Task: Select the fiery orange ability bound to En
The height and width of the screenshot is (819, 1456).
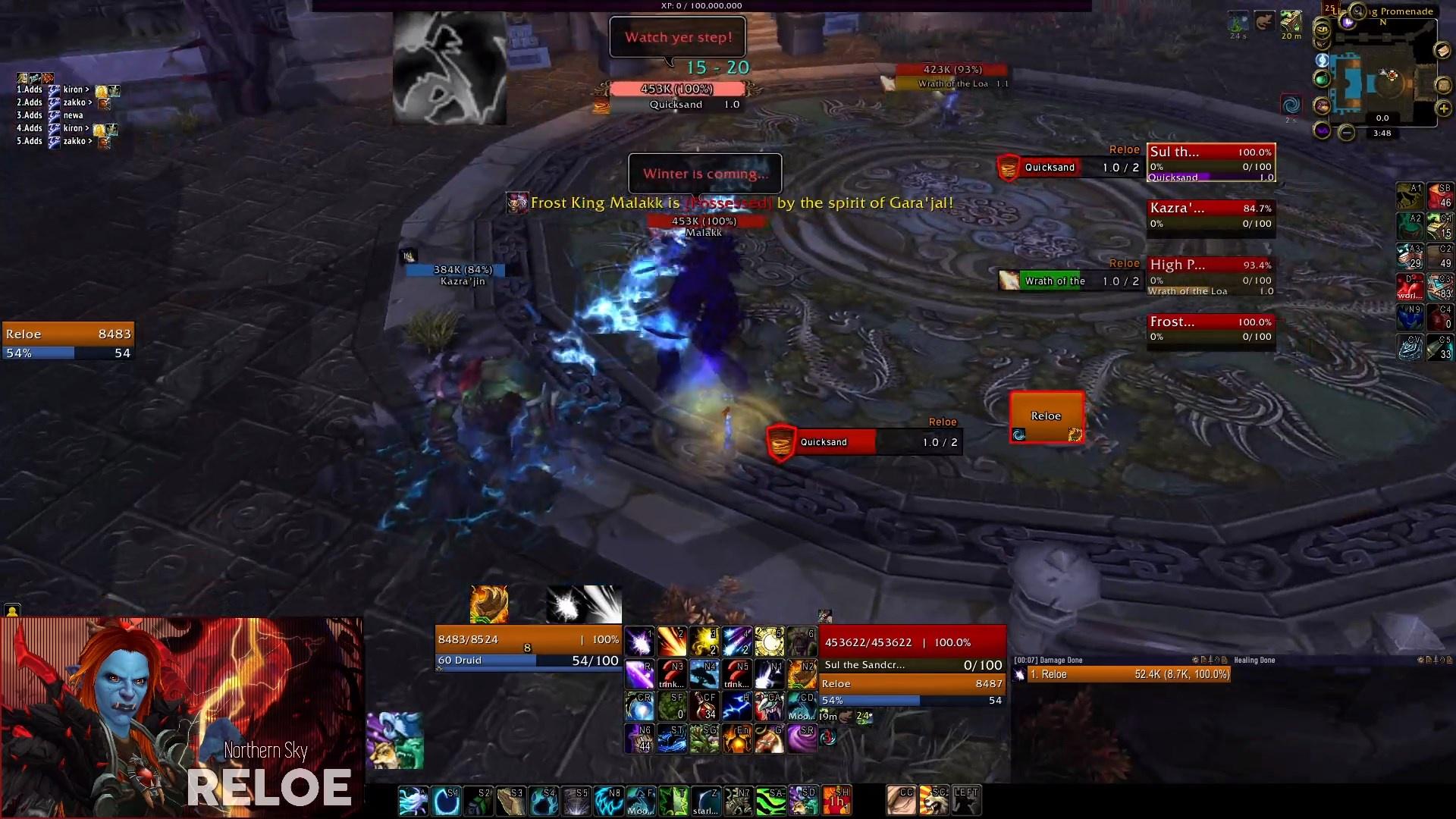Action: point(736,738)
